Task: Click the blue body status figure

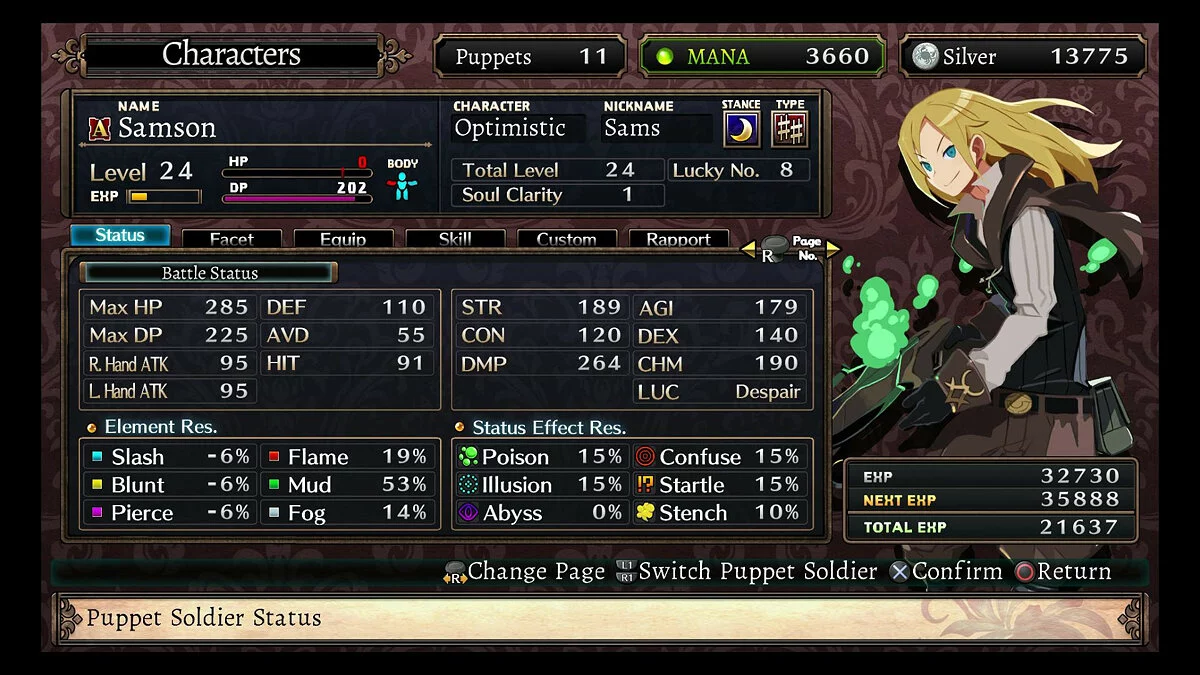Action: pyautogui.click(x=402, y=186)
